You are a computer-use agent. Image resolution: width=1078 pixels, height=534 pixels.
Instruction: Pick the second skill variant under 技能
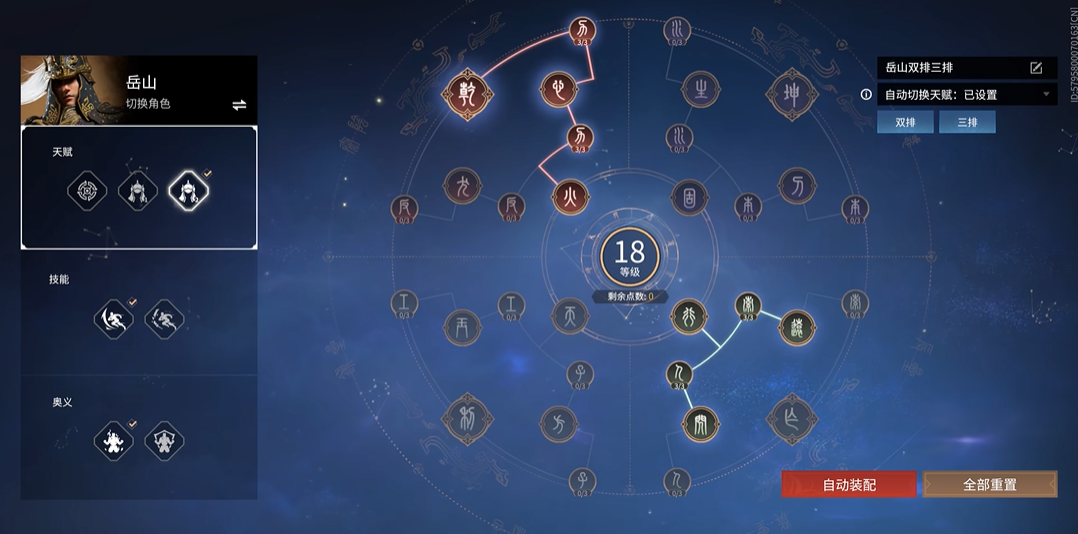point(165,319)
